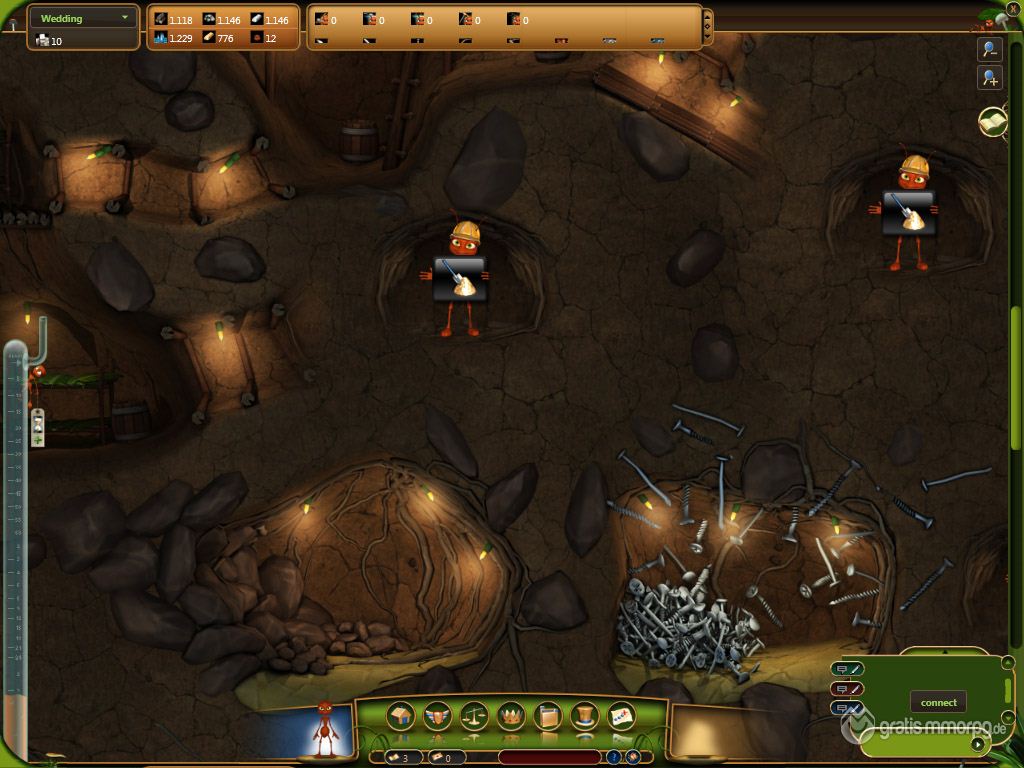This screenshot has width=1024, height=768.
Task: Send chat message with the arrow button
Action: [x=977, y=743]
